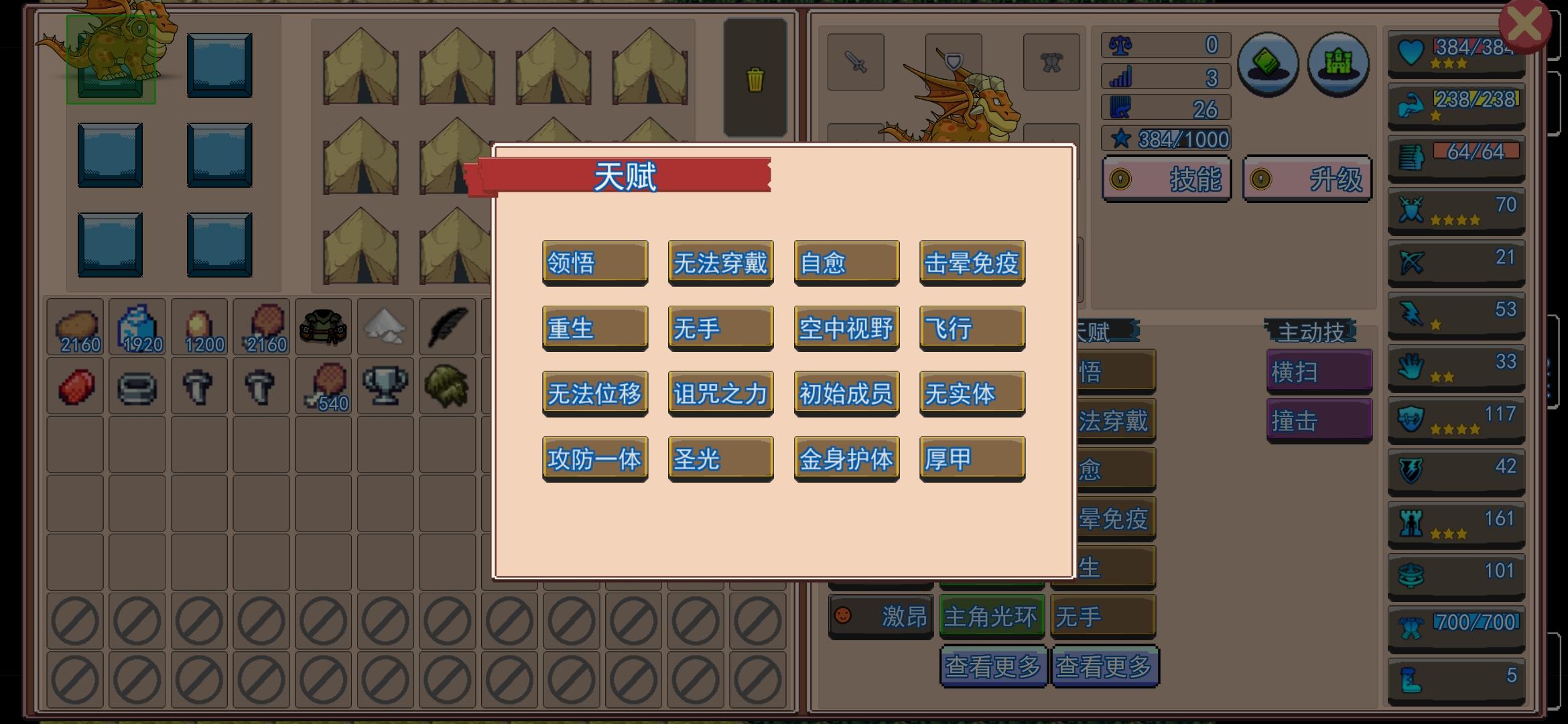The height and width of the screenshot is (724, 1568).
Task: Enable the 主角光环 skill
Action: [x=991, y=617]
